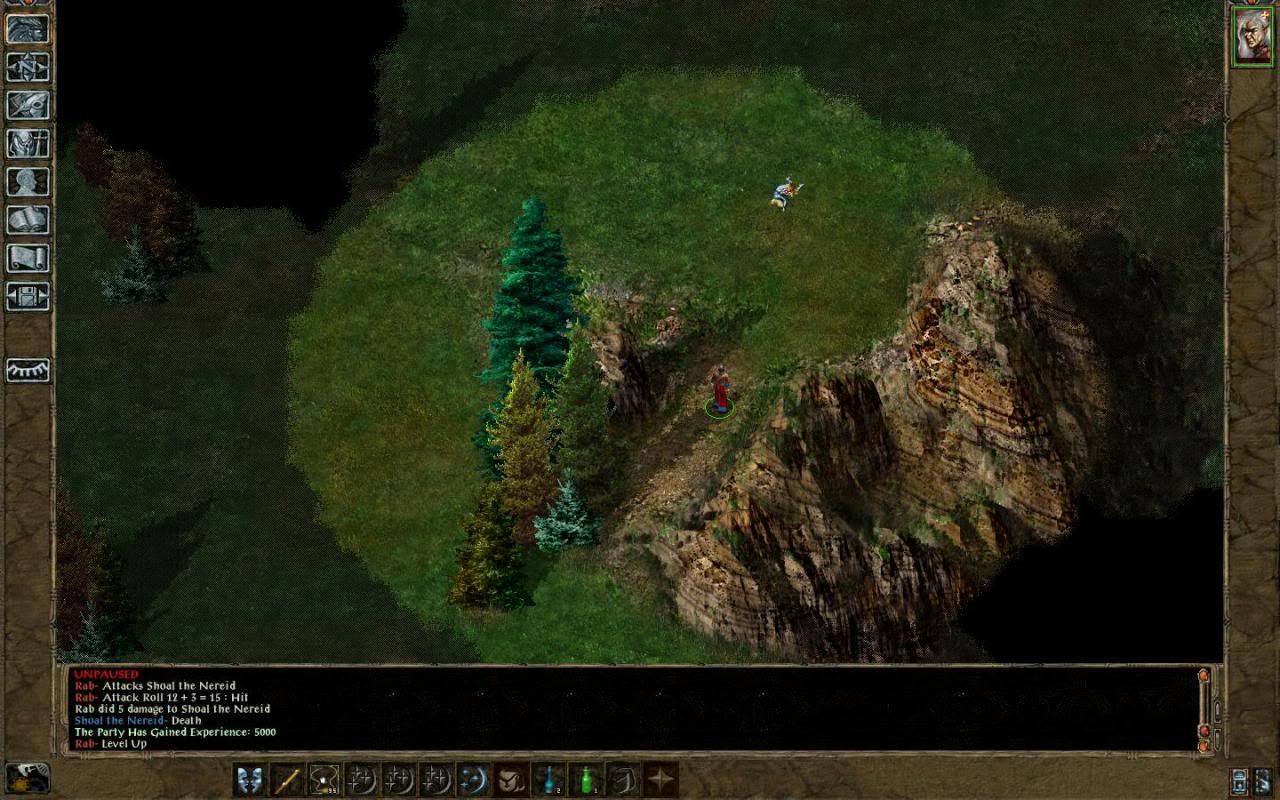Viewport: 1280px width, 800px height.
Task: Use the blue potion quick item
Action: coord(548,779)
